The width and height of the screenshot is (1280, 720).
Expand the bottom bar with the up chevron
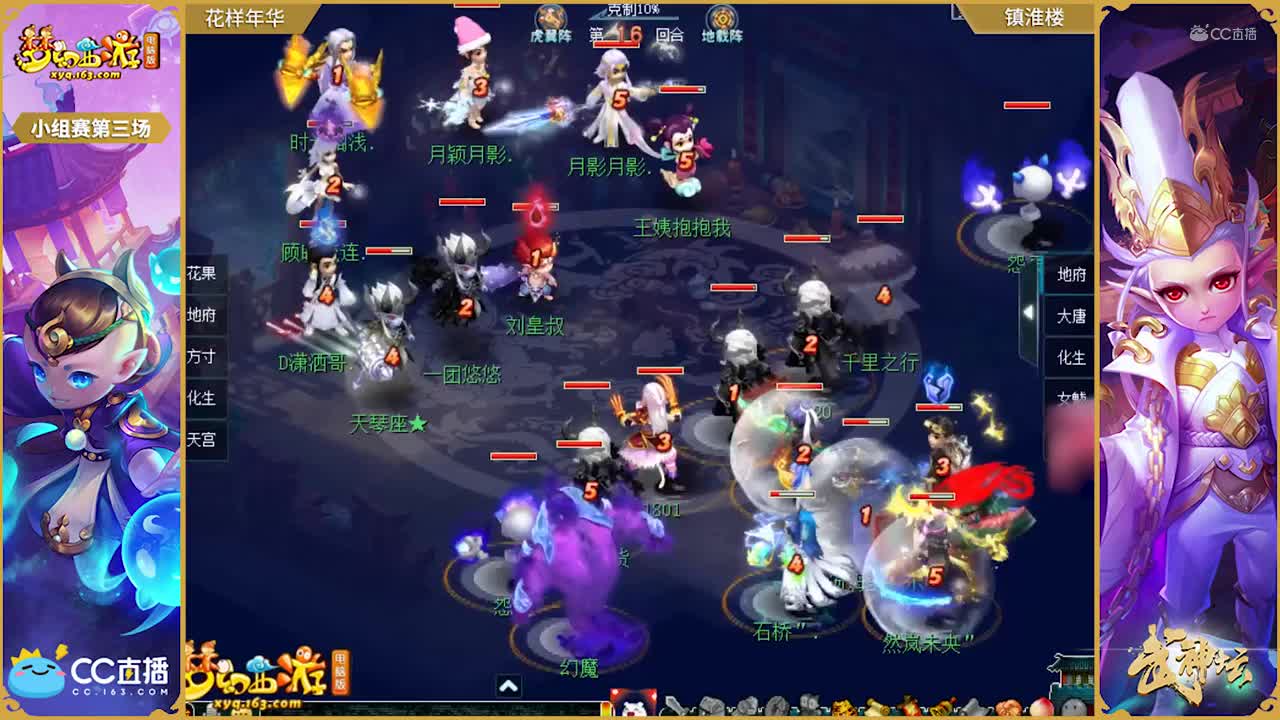508,684
